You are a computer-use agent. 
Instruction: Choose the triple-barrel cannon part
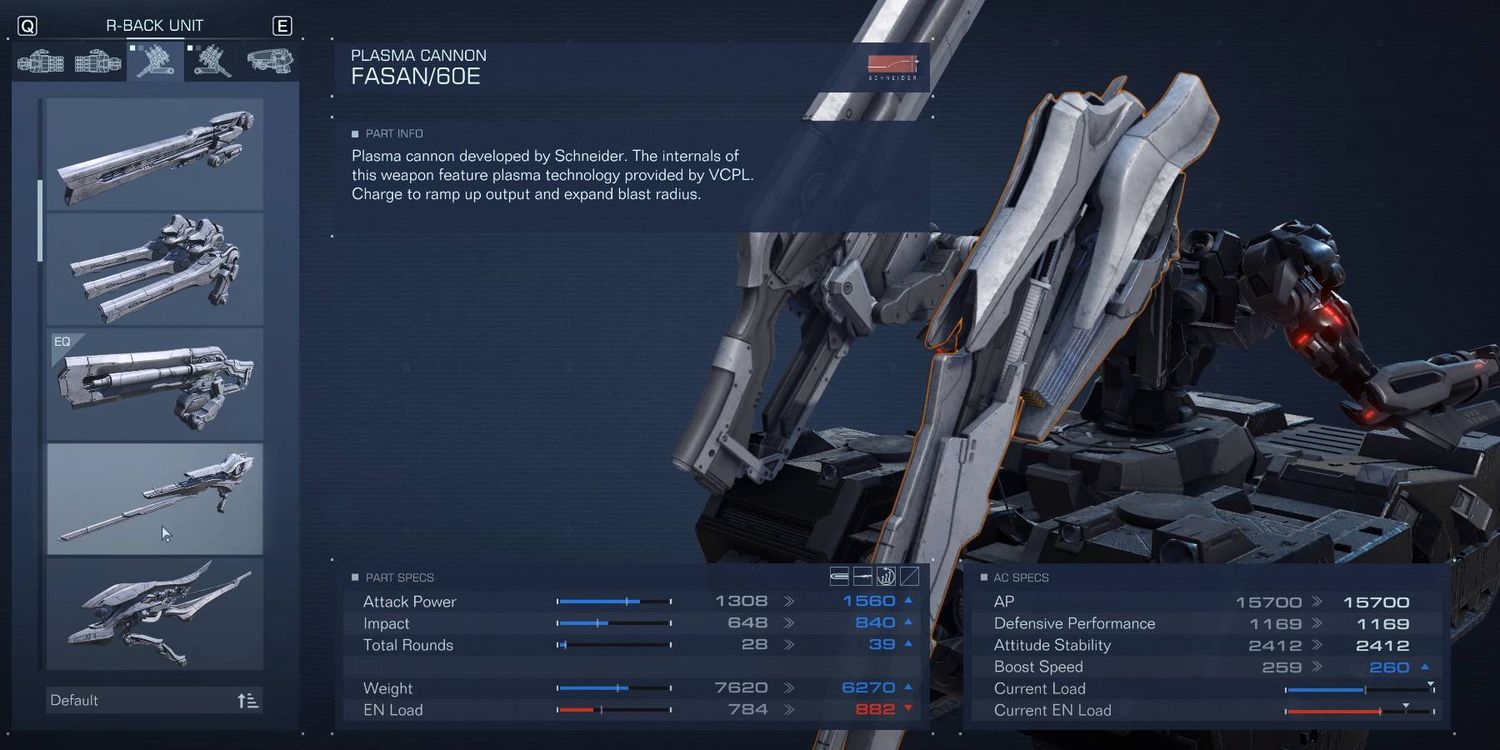click(155, 269)
